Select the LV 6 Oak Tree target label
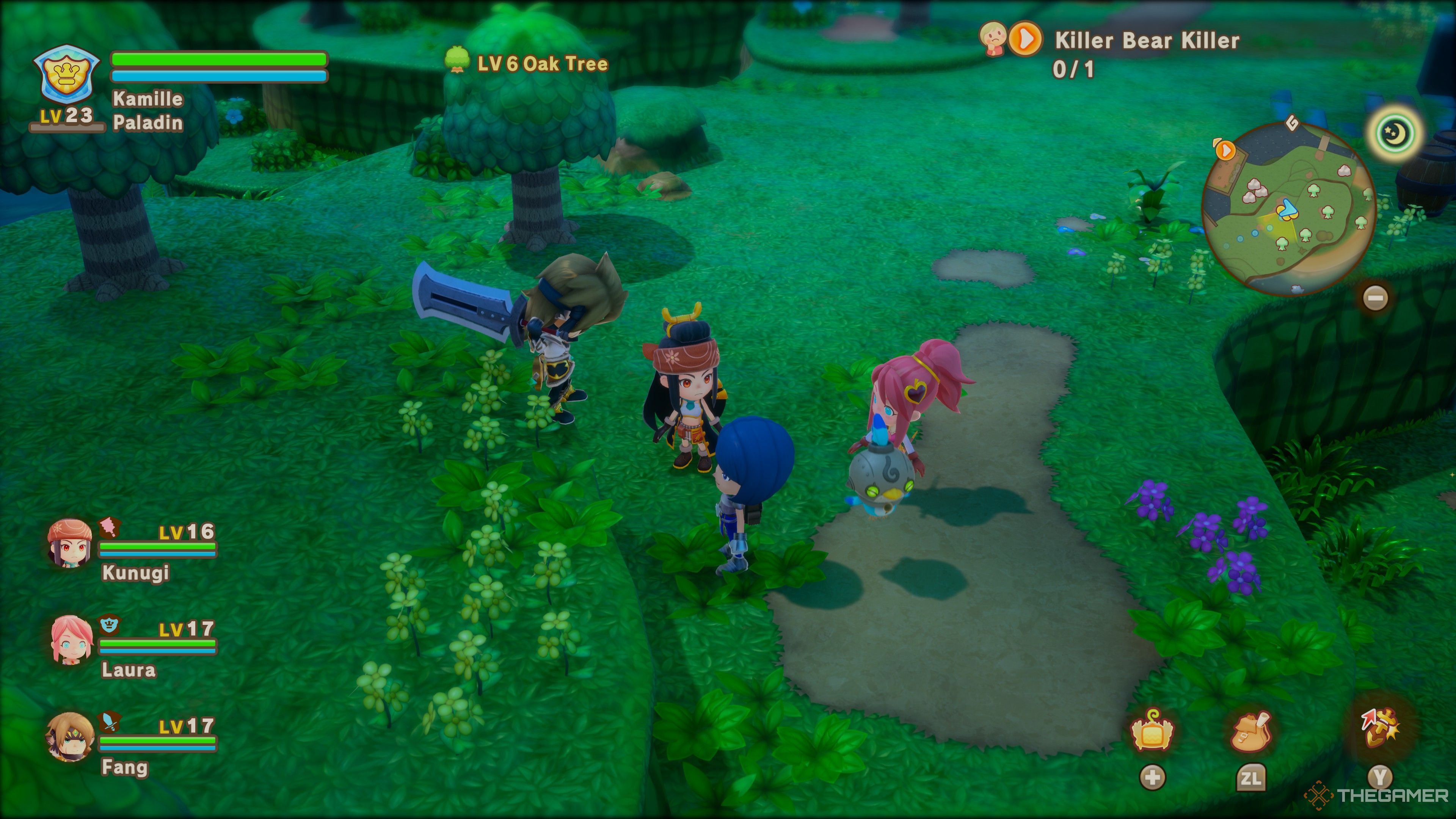This screenshot has height=819, width=1456. coord(541,64)
